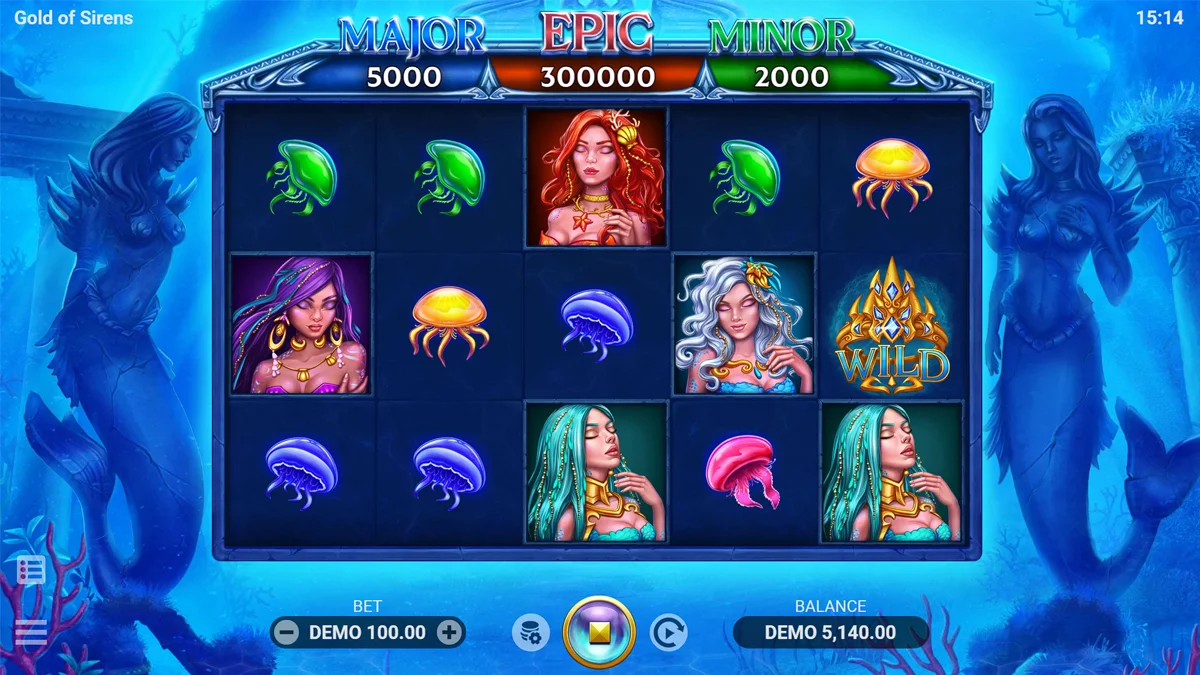Show the paytable list icon
The width and height of the screenshot is (1200, 675).
click(31, 570)
